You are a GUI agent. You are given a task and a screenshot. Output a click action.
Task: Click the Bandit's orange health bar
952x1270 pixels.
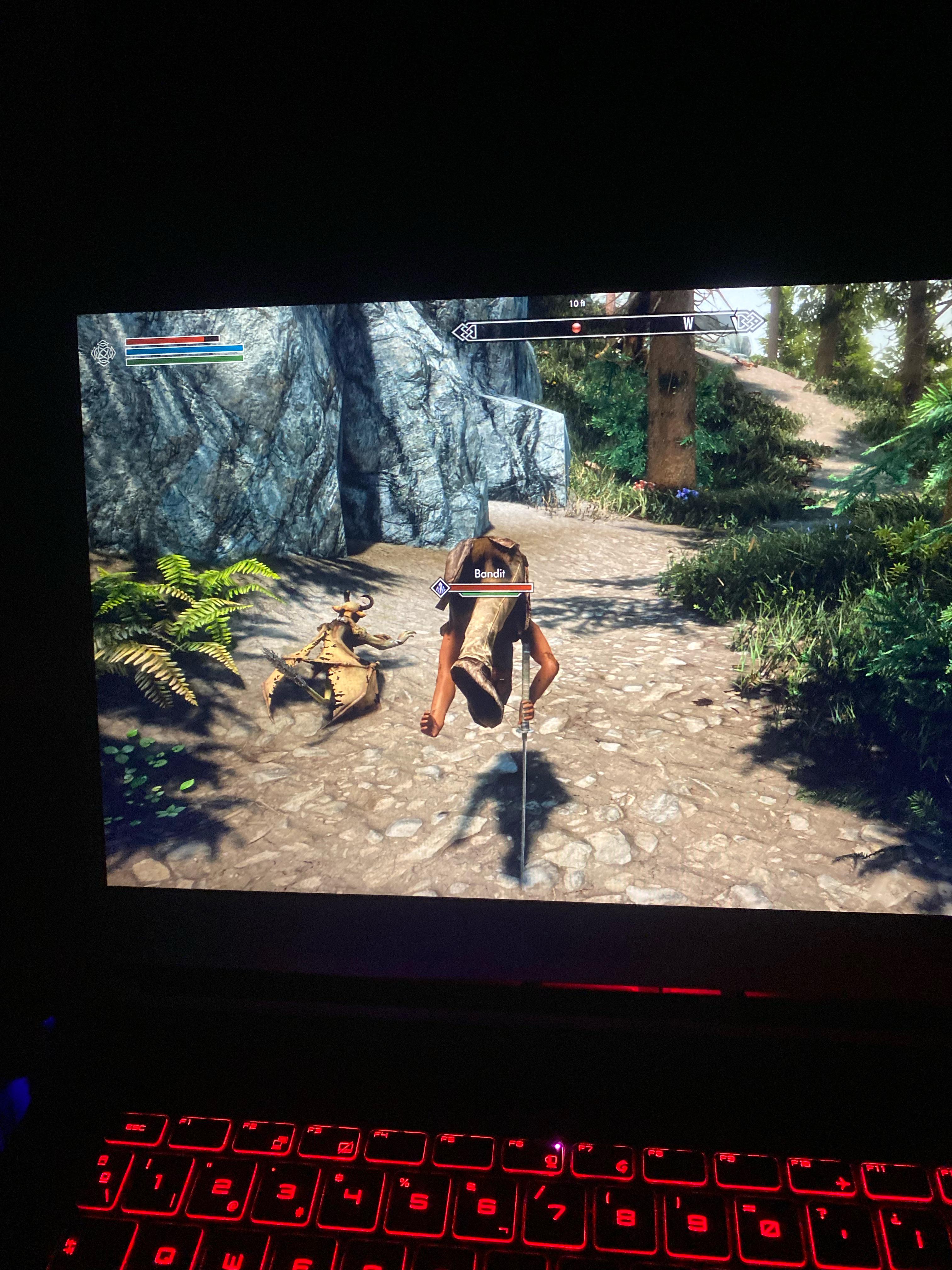(x=492, y=587)
